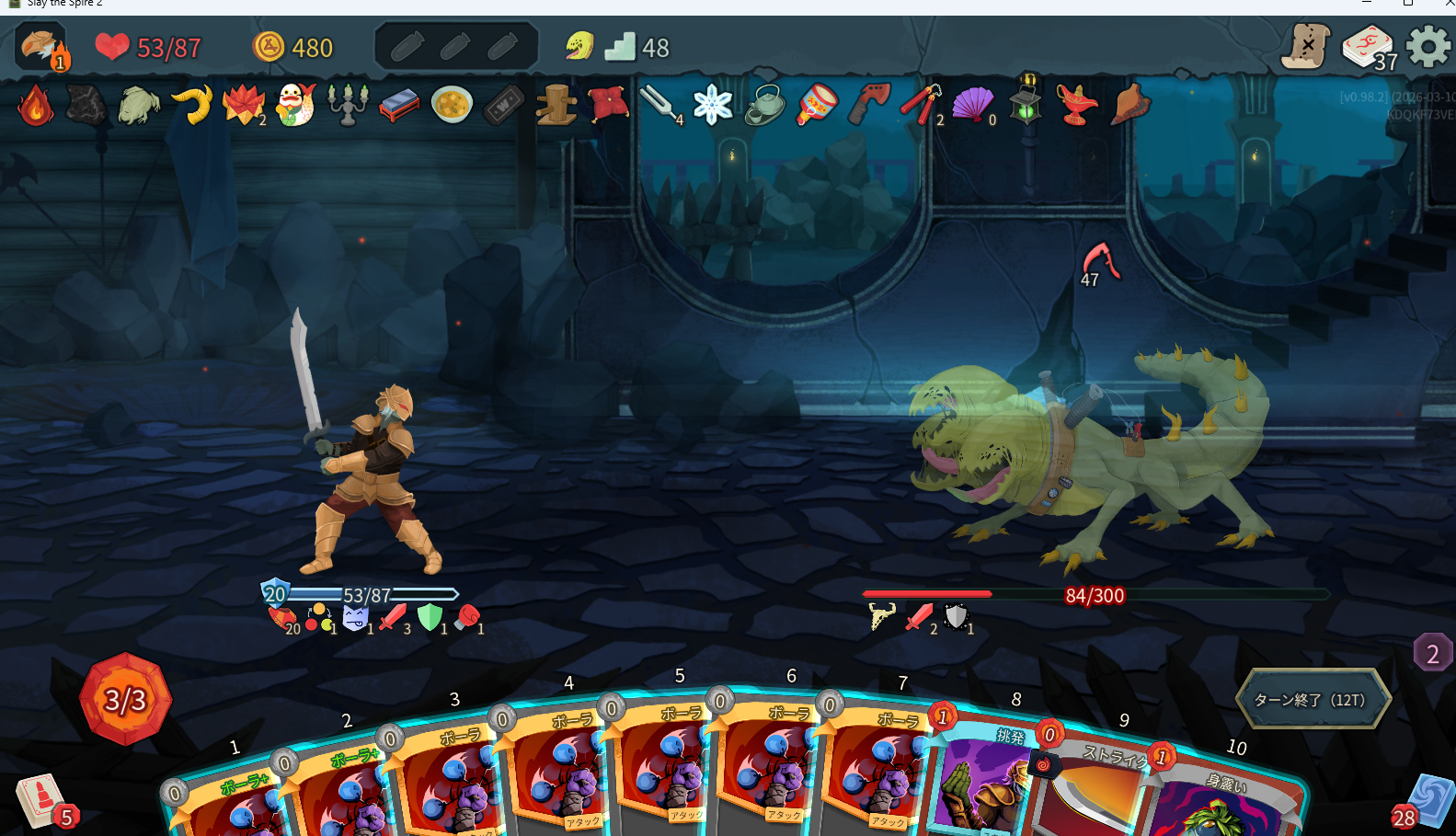The width and height of the screenshot is (1456, 836).
Task: Play the ストライク card from hand
Action: pyautogui.click(x=1095, y=791)
